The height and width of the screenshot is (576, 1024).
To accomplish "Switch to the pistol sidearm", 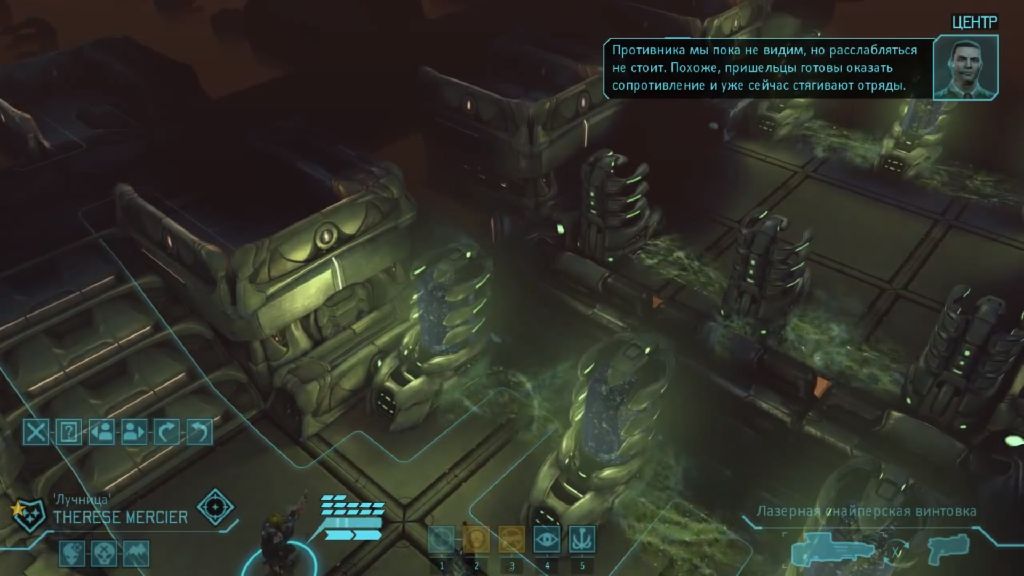I will pyautogui.click(x=944, y=548).
